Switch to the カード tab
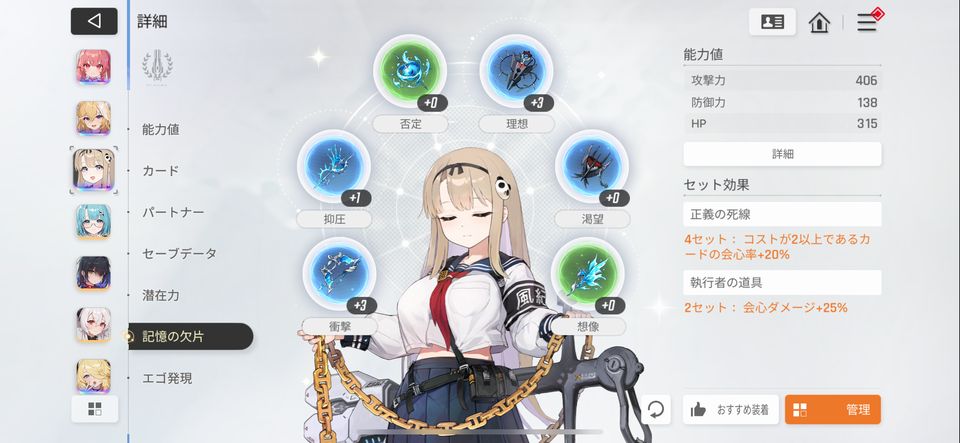 coord(161,171)
